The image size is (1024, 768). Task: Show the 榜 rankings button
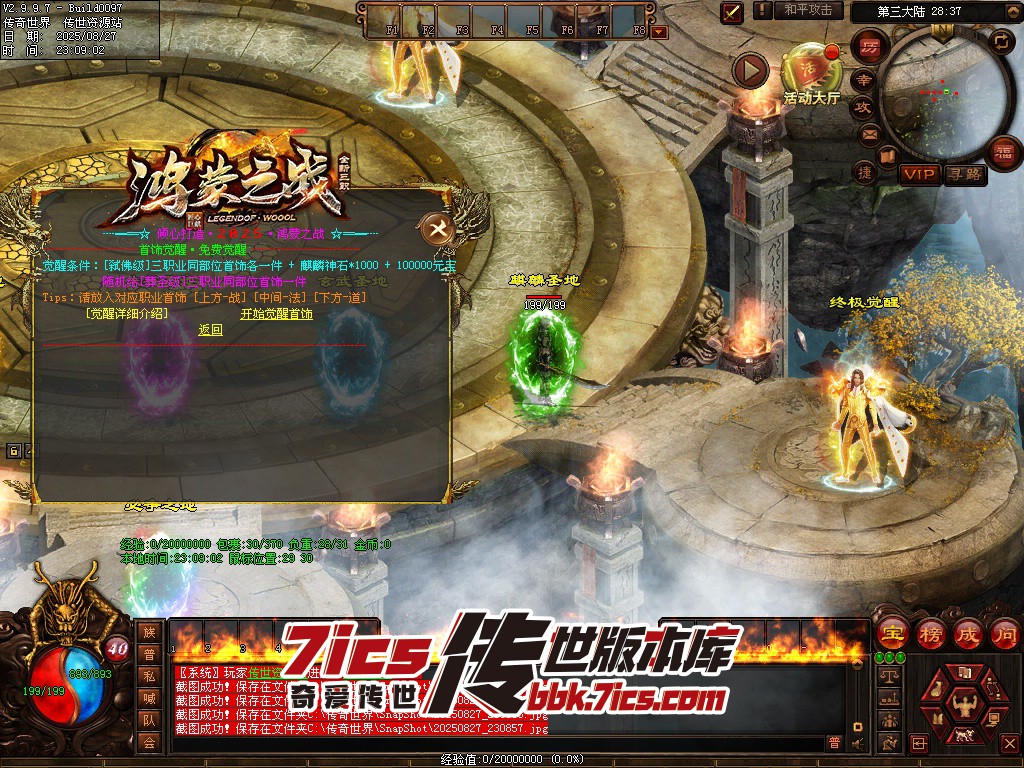click(930, 633)
